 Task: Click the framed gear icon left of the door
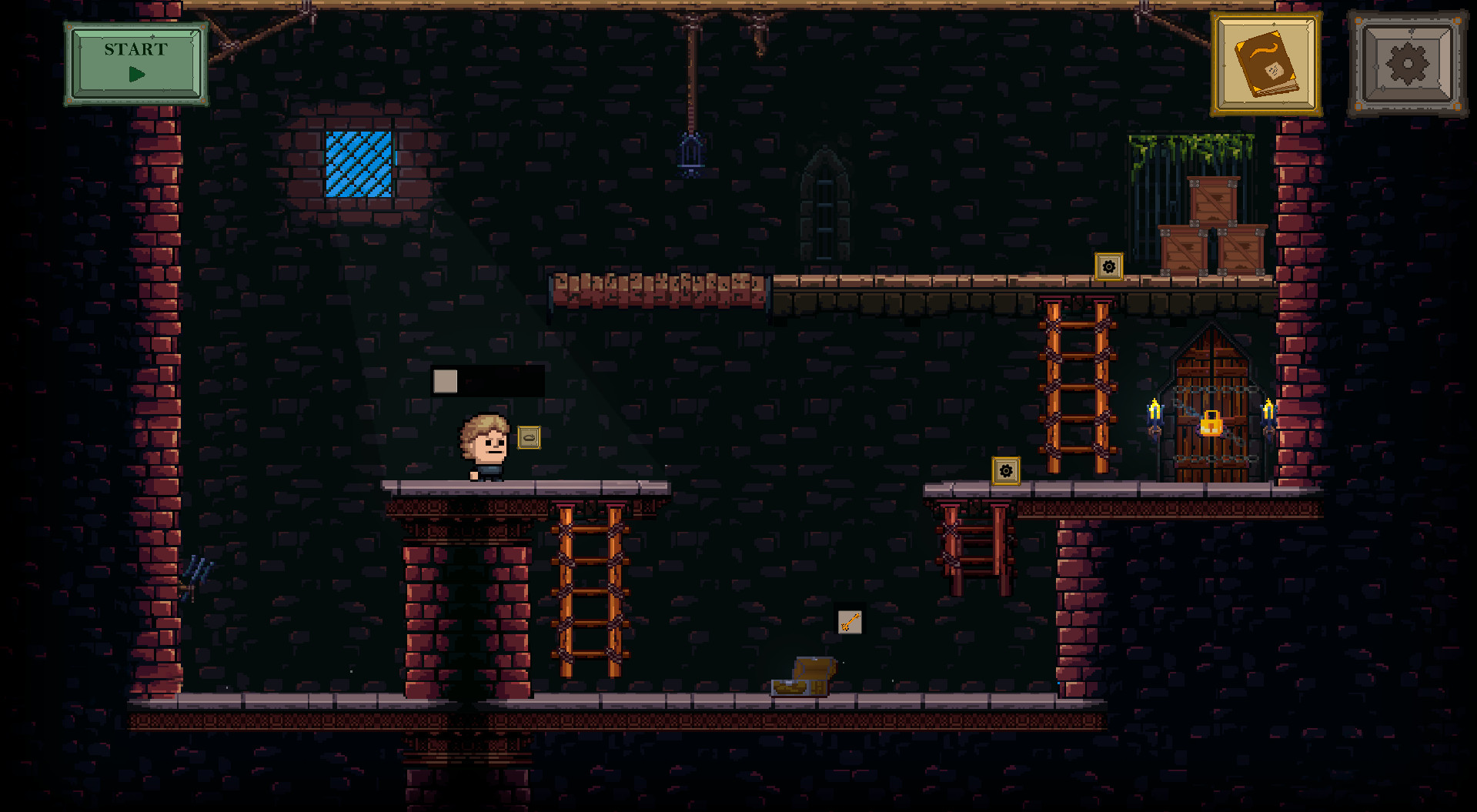pos(1005,469)
